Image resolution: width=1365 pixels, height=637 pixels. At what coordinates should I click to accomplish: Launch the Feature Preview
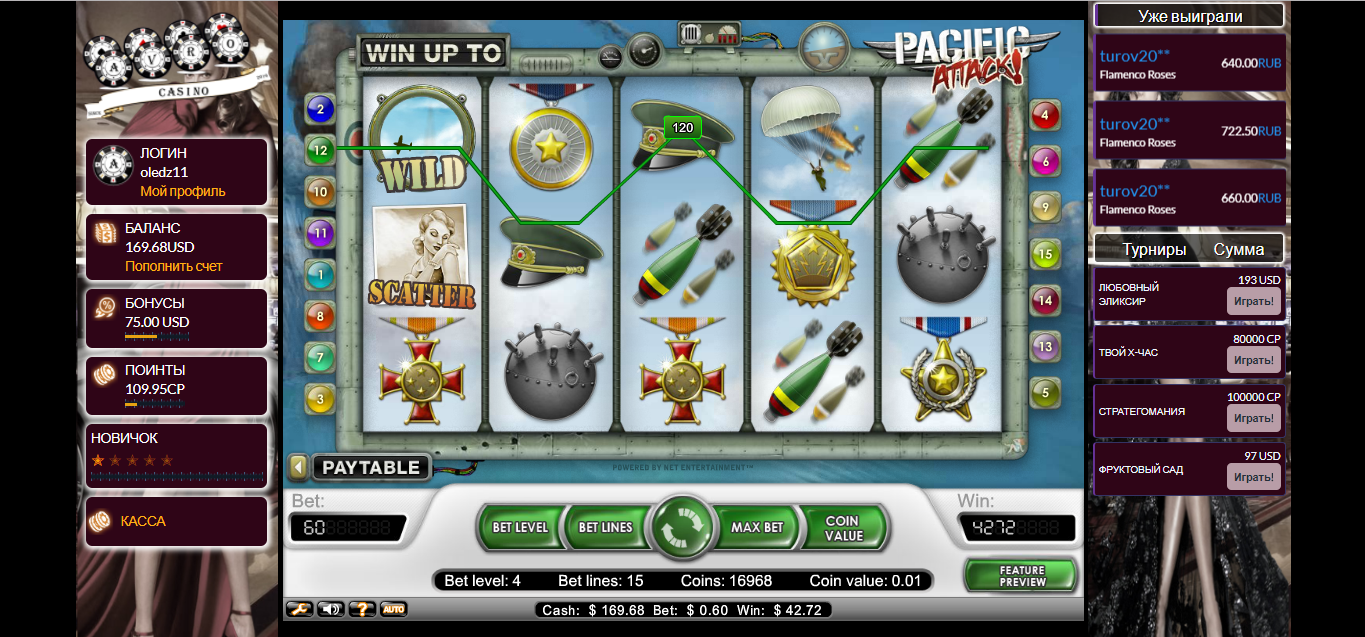click(1021, 576)
